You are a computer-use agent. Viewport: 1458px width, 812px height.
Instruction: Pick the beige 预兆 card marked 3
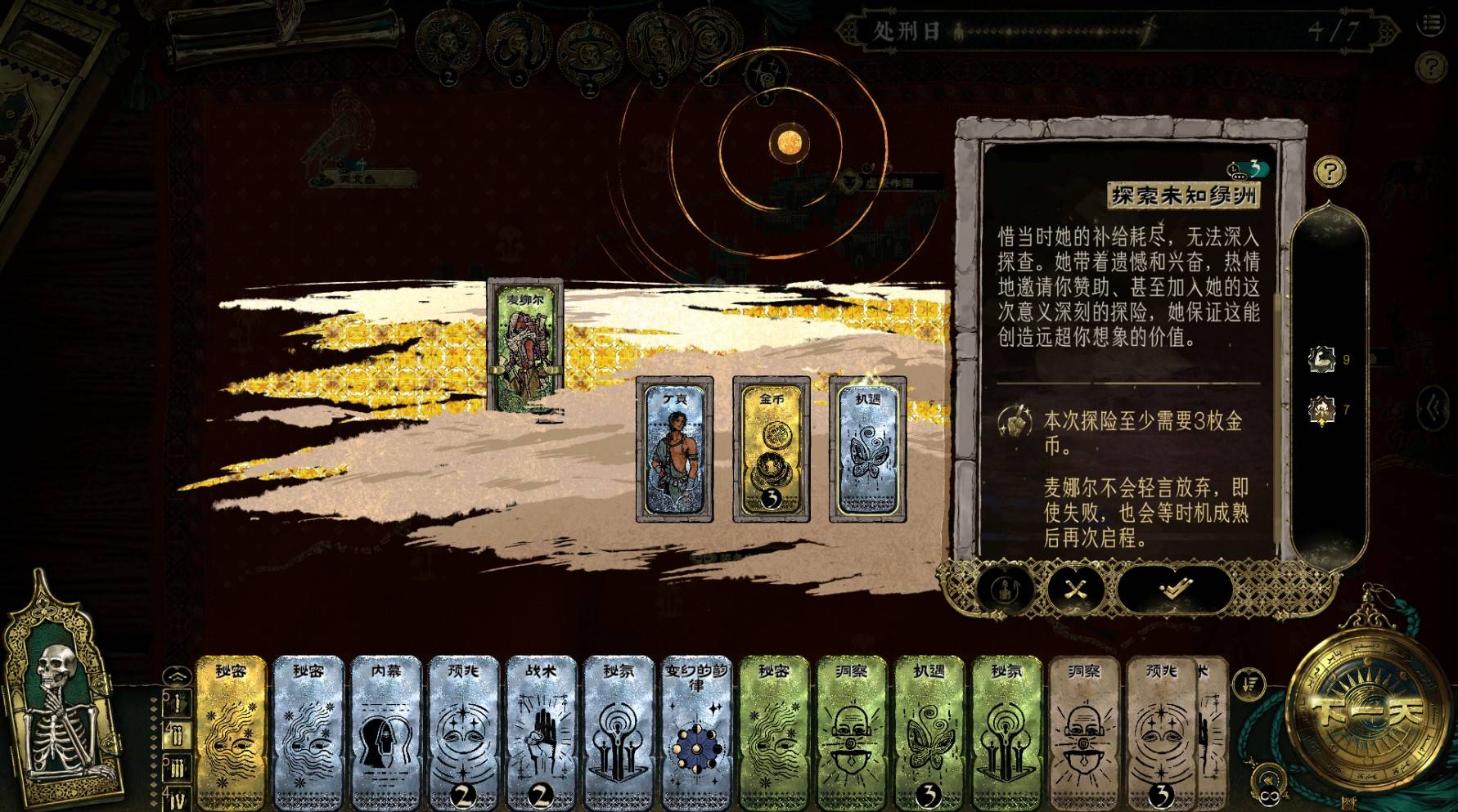(x=1160, y=732)
